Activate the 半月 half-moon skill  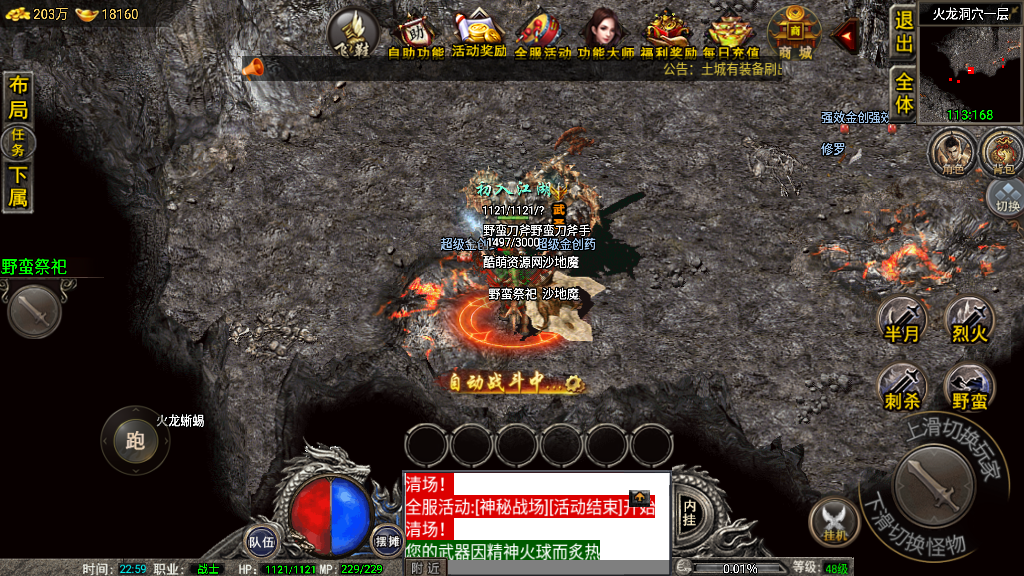point(901,321)
